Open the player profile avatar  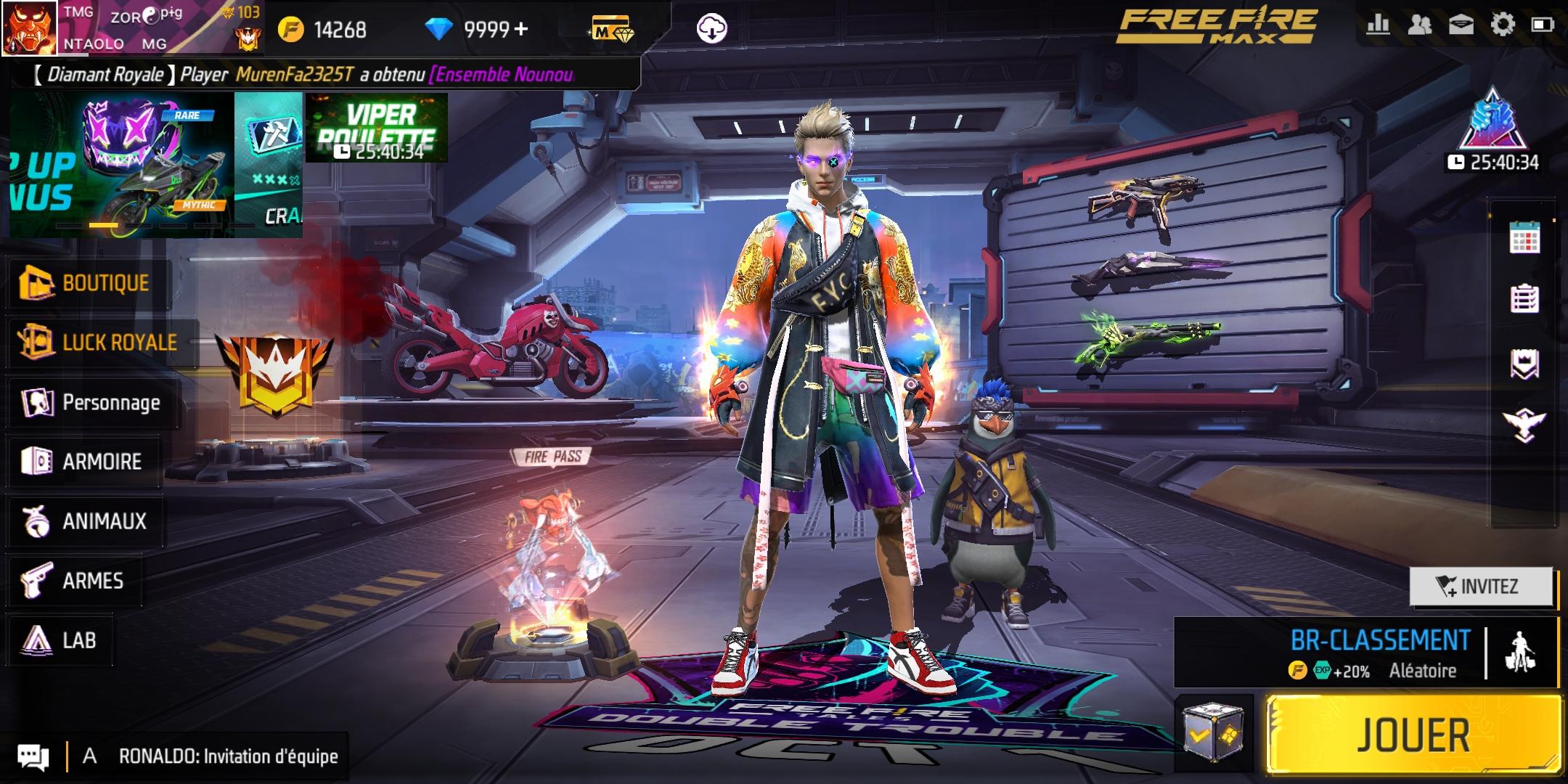[29, 28]
